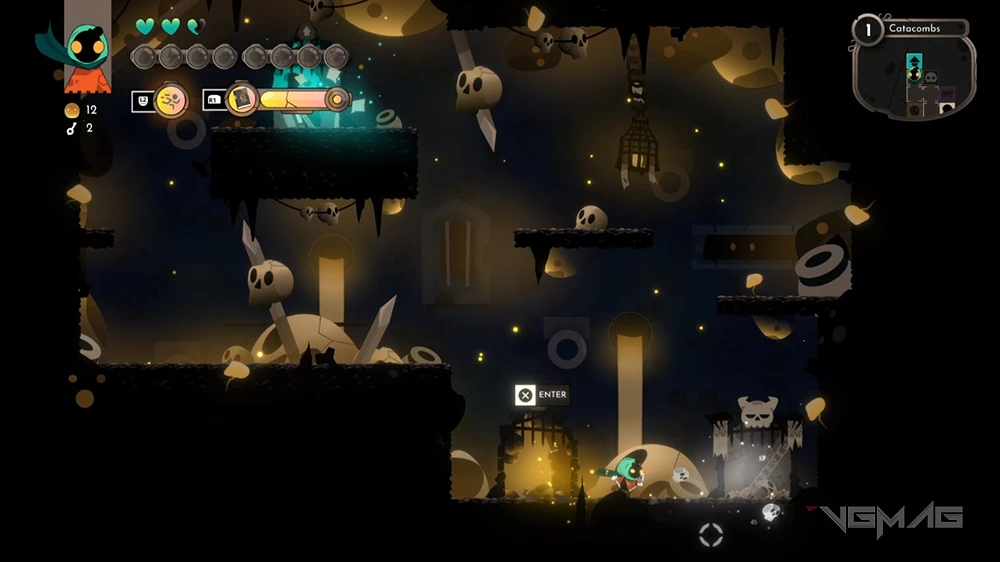
Task: Select the purple room on the minimap
Action: click(946, 95)
